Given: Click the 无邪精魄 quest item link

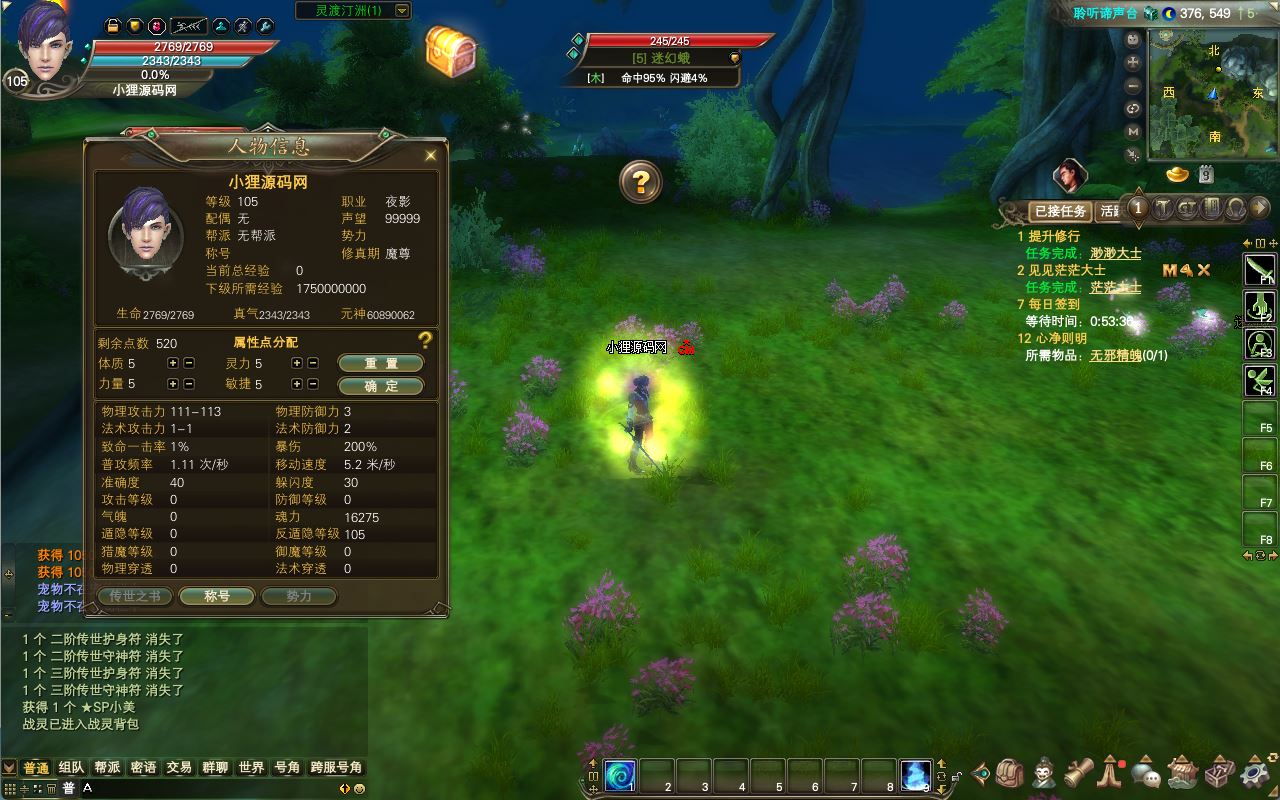Looking at the screenshot, I should 1115,355.
